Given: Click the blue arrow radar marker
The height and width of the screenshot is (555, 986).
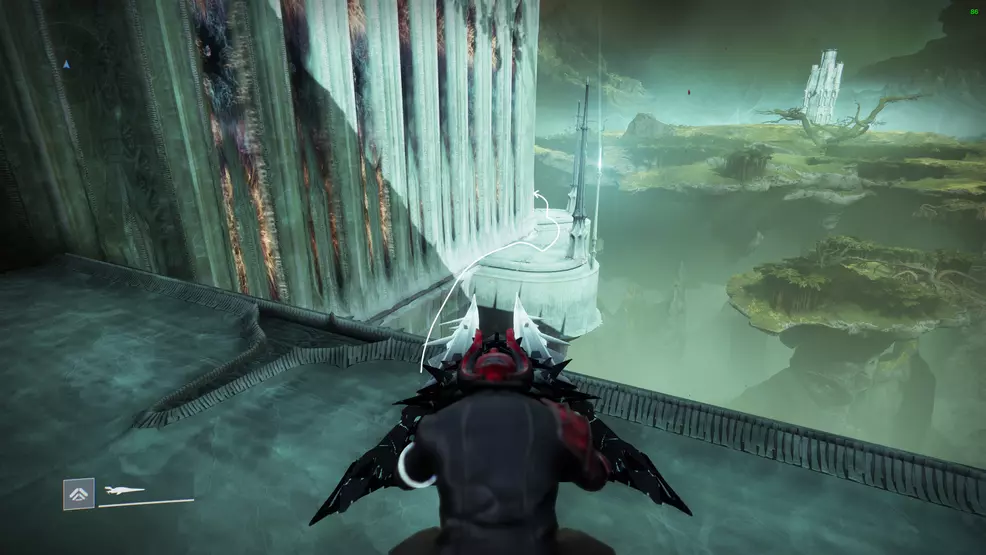Looking at the screenshot, I should pyautogui.click(x=67, y=65).
